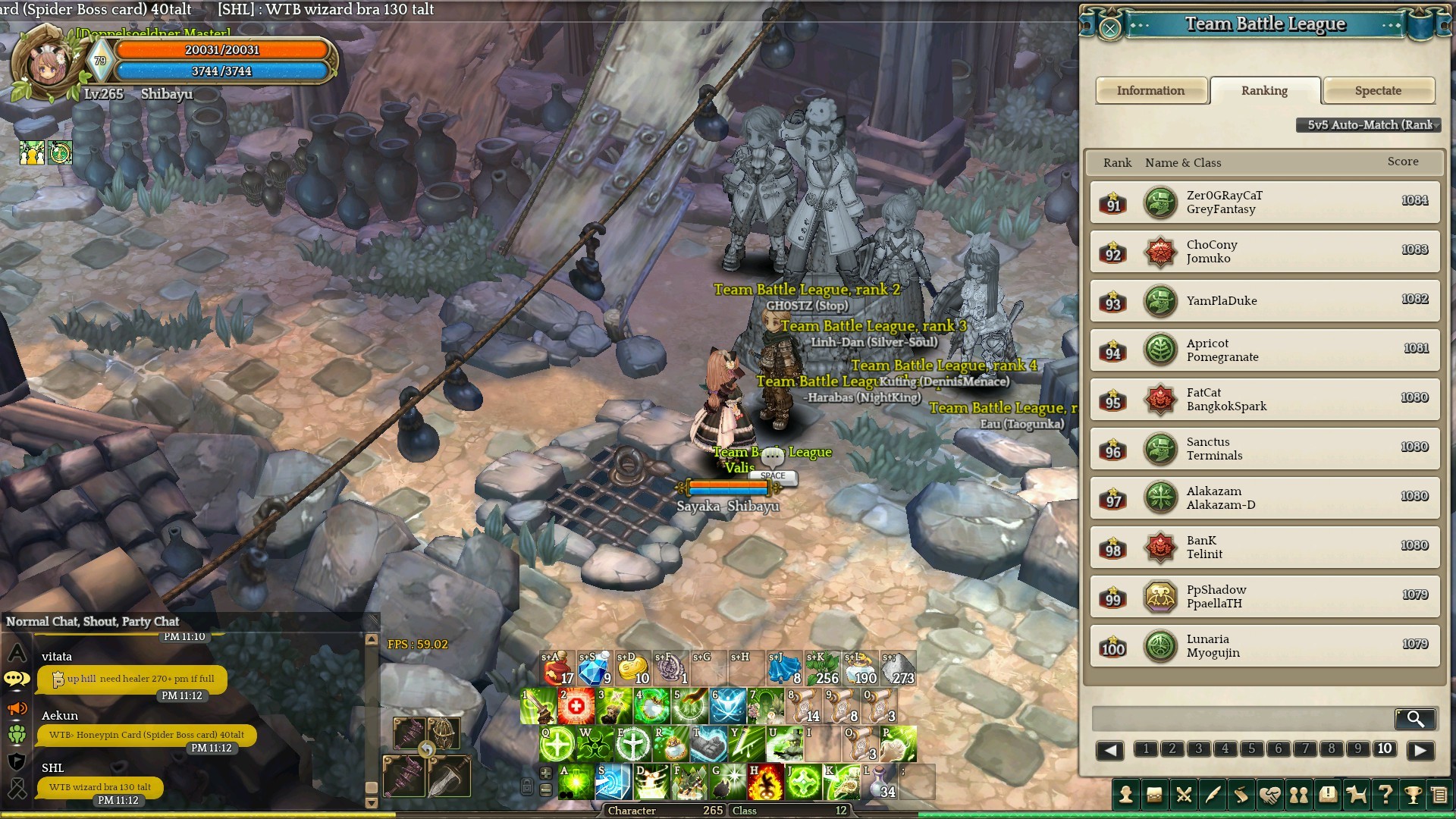Screen dimensions: 1456x819
Task: Open the question mark help menu
Action: [x=1385, y=795]
